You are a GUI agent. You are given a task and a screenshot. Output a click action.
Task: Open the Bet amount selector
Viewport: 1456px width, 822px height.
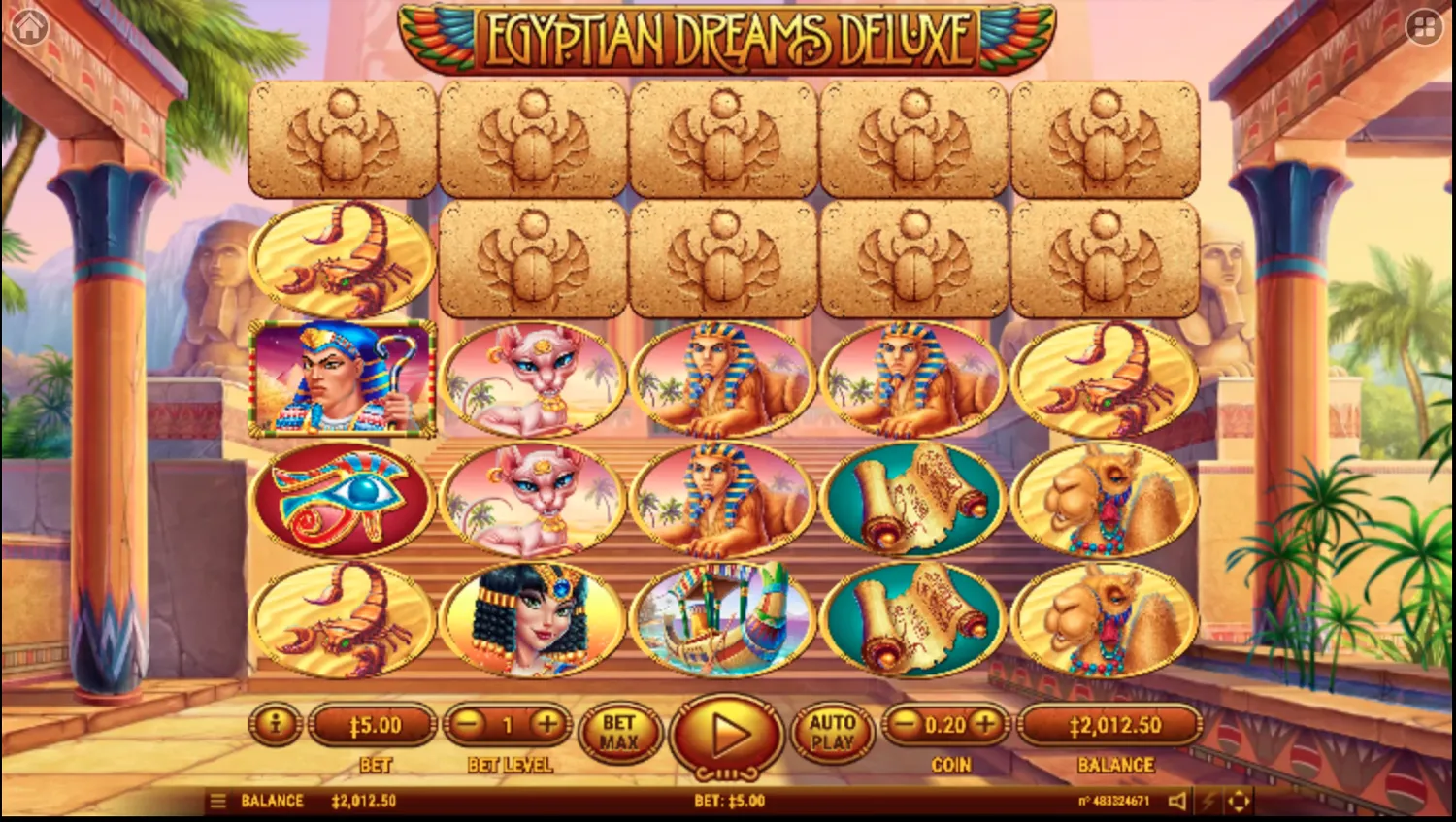point(373,724)
